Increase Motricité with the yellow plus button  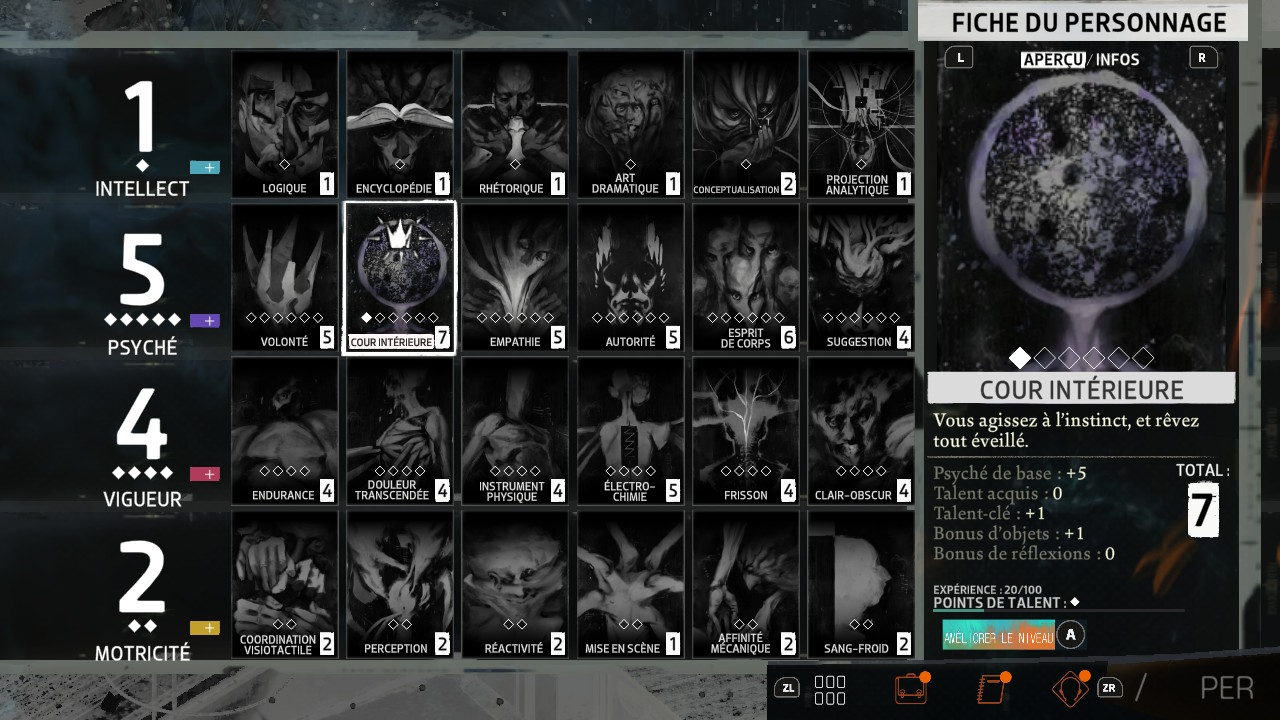coord(205,628)
